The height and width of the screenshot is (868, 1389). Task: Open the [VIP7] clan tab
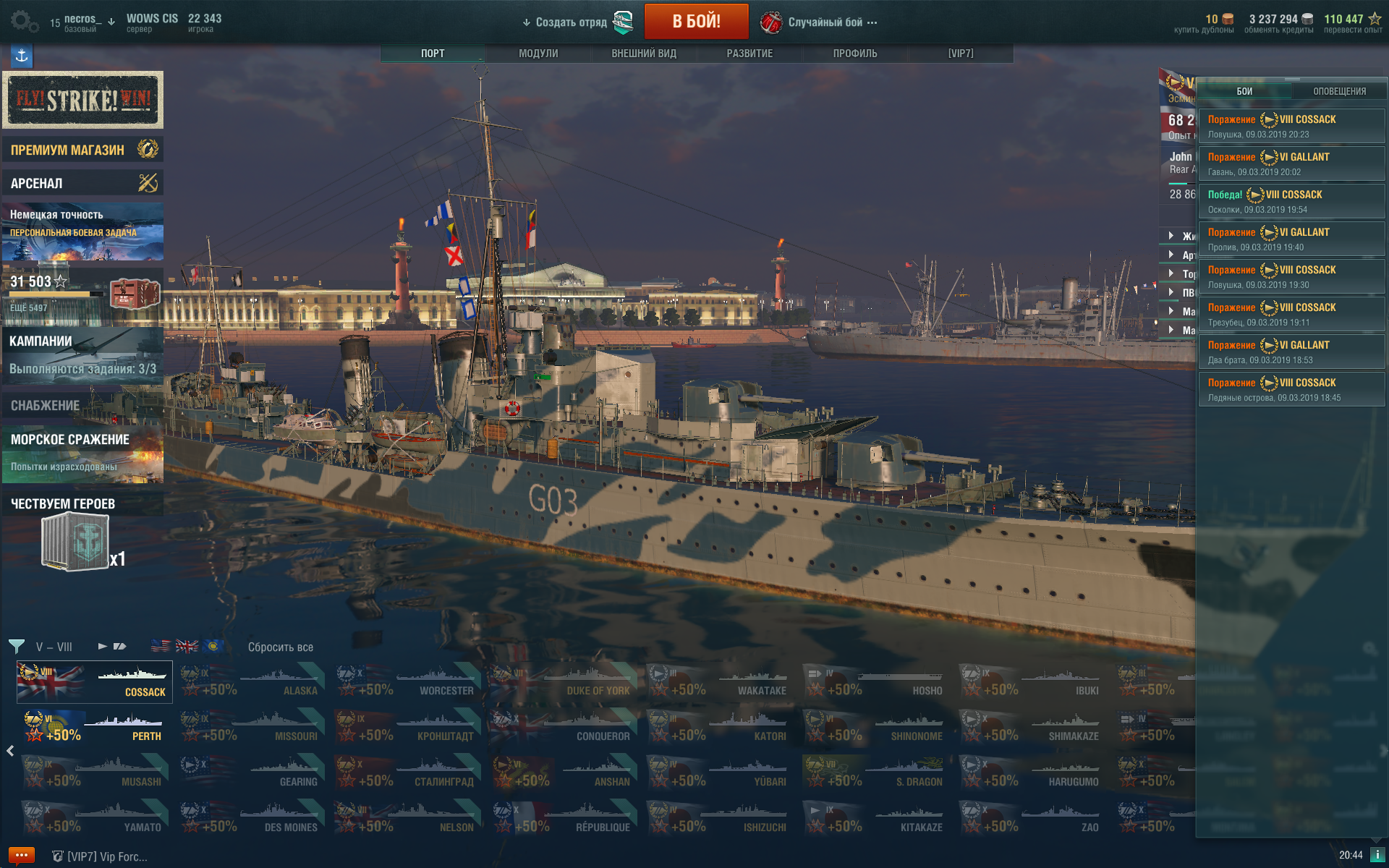coord(961,54)
